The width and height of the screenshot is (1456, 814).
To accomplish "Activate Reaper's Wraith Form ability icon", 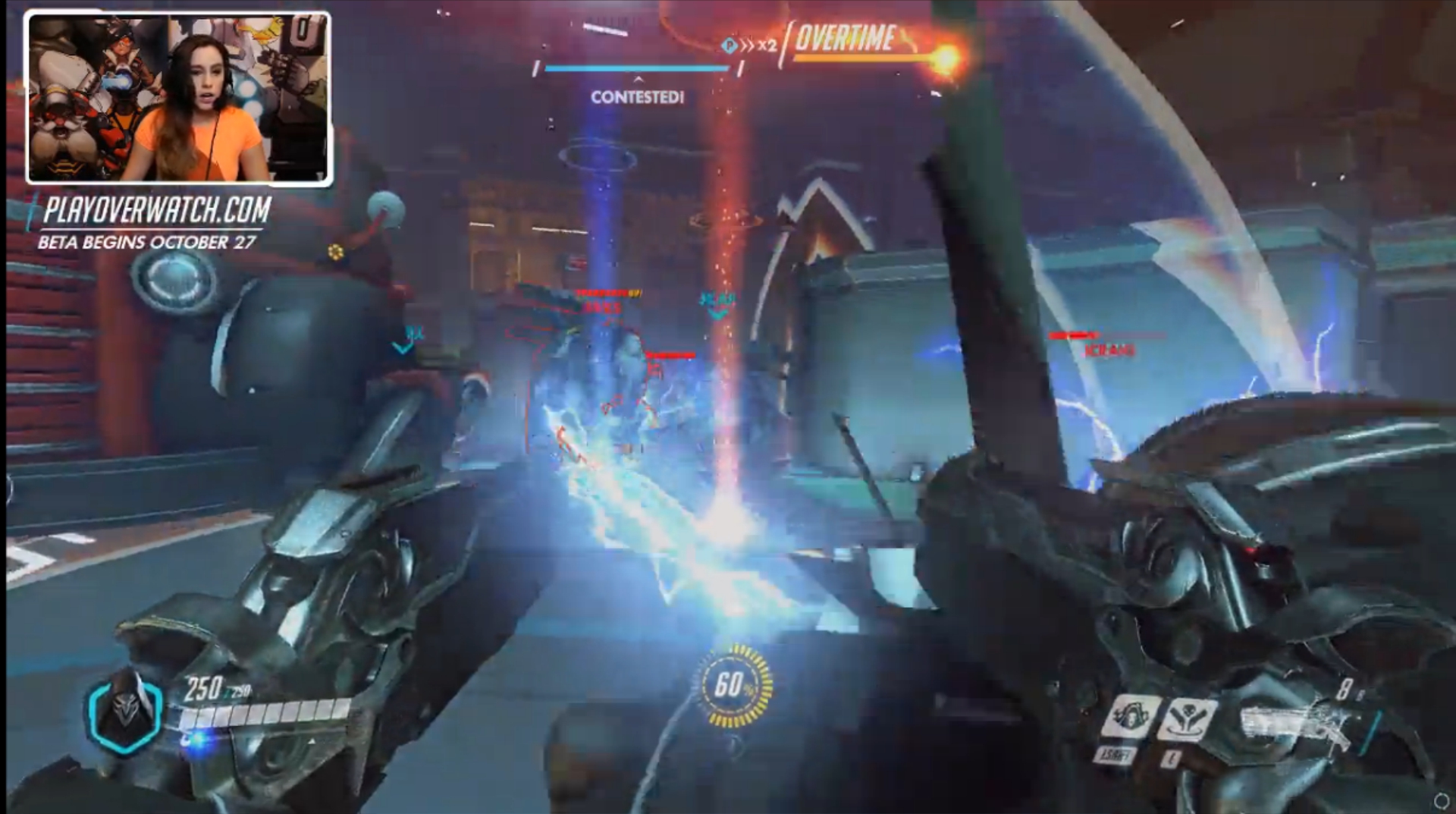I will coord(1130,718).
